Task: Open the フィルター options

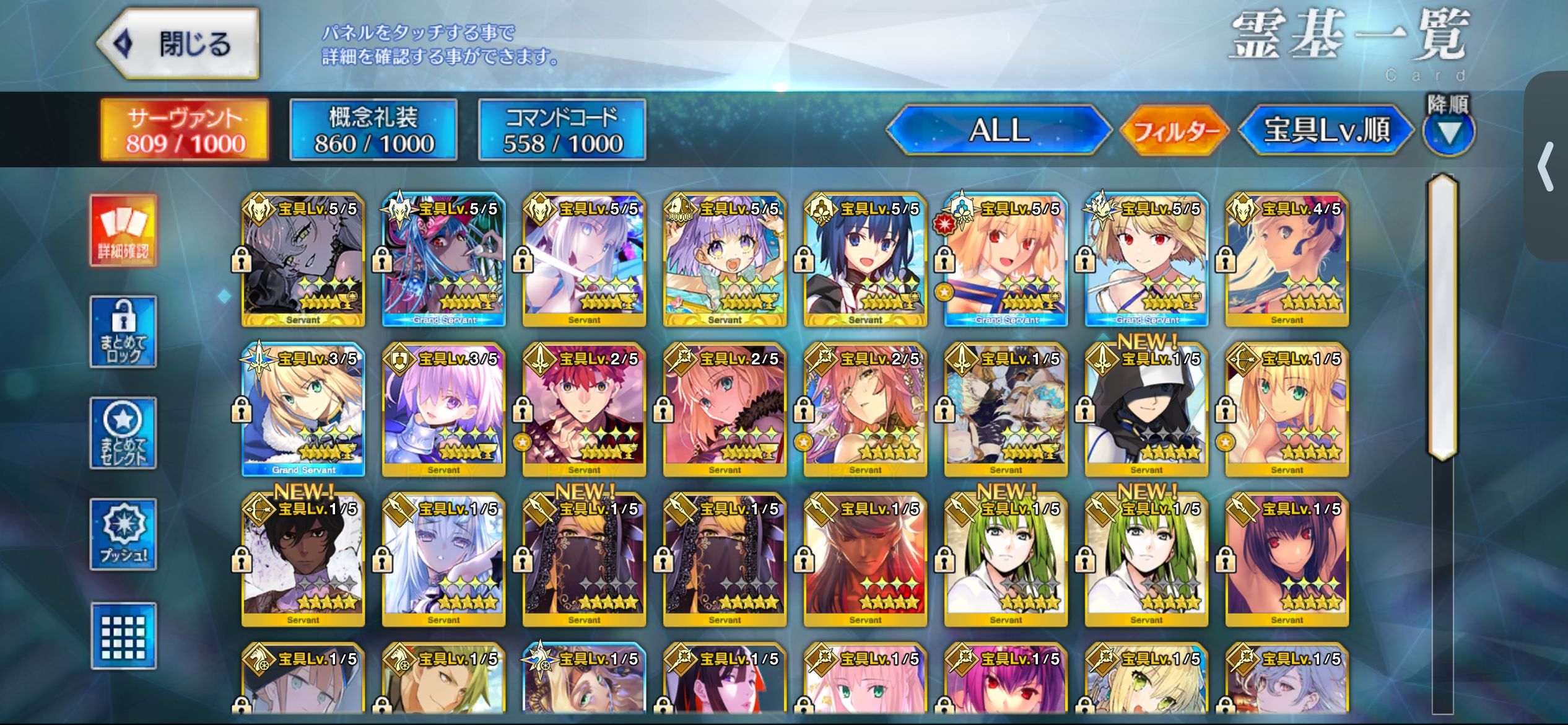Action: pyautogui.click(x=1175, y=130)
